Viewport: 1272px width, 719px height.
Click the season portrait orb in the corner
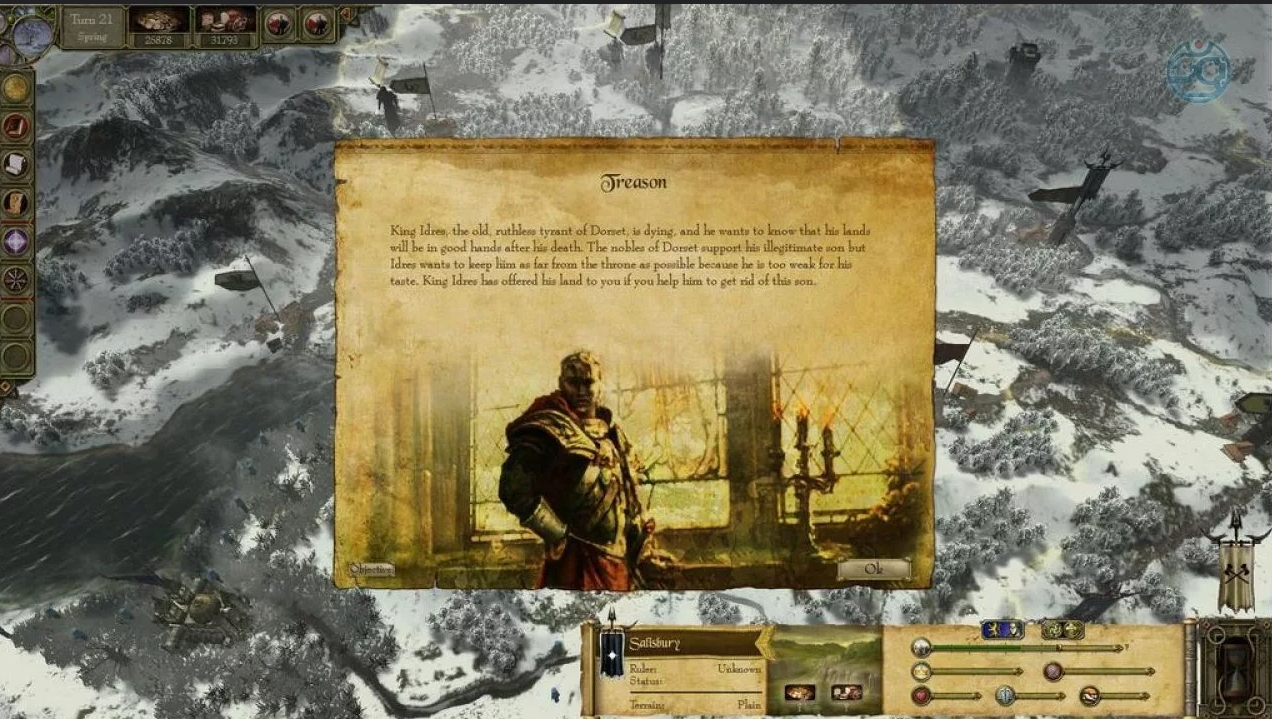tap(32, 35)
